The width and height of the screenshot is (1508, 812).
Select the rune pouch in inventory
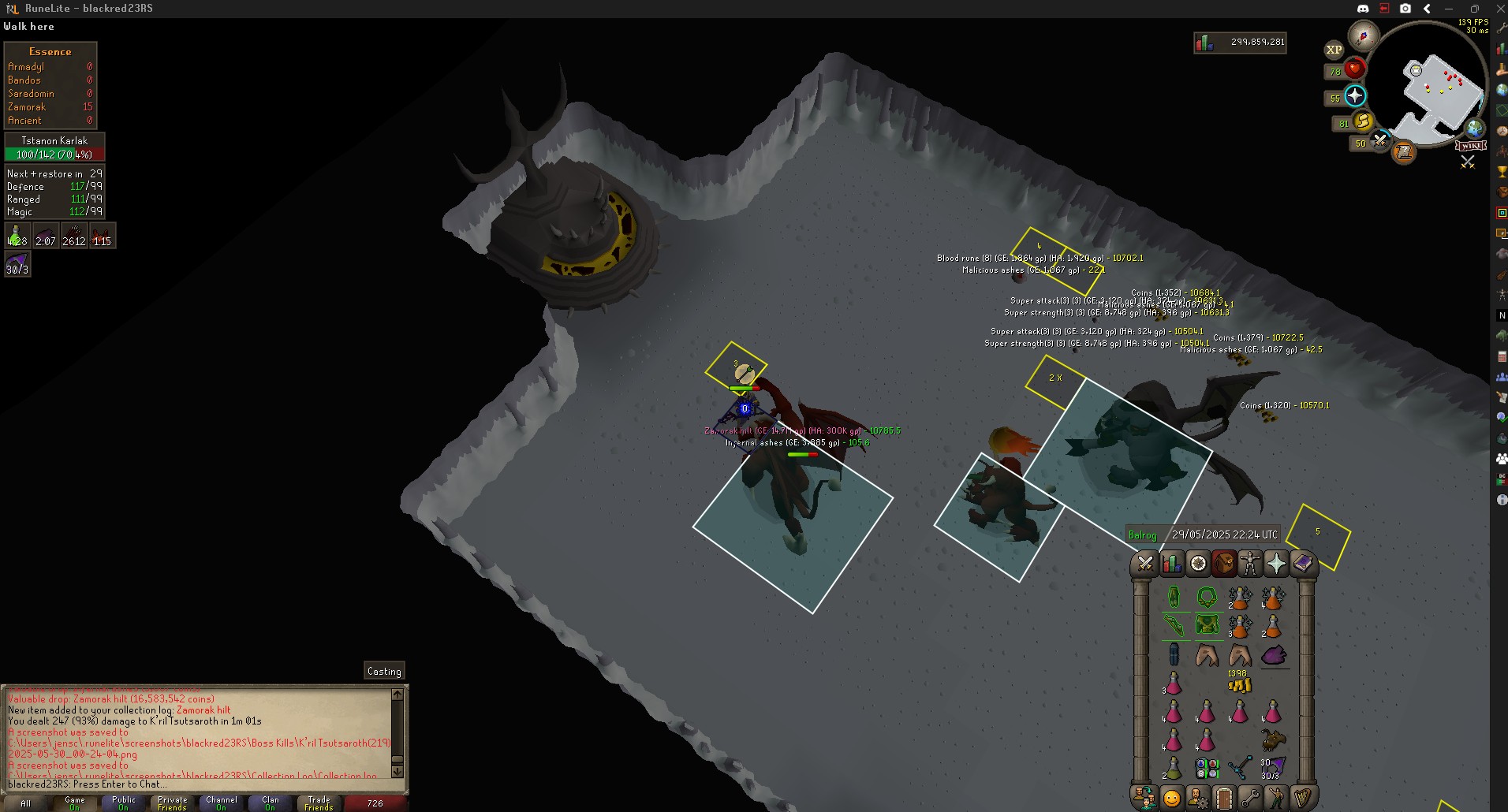pyautogui.click(x=1207, y=768)
